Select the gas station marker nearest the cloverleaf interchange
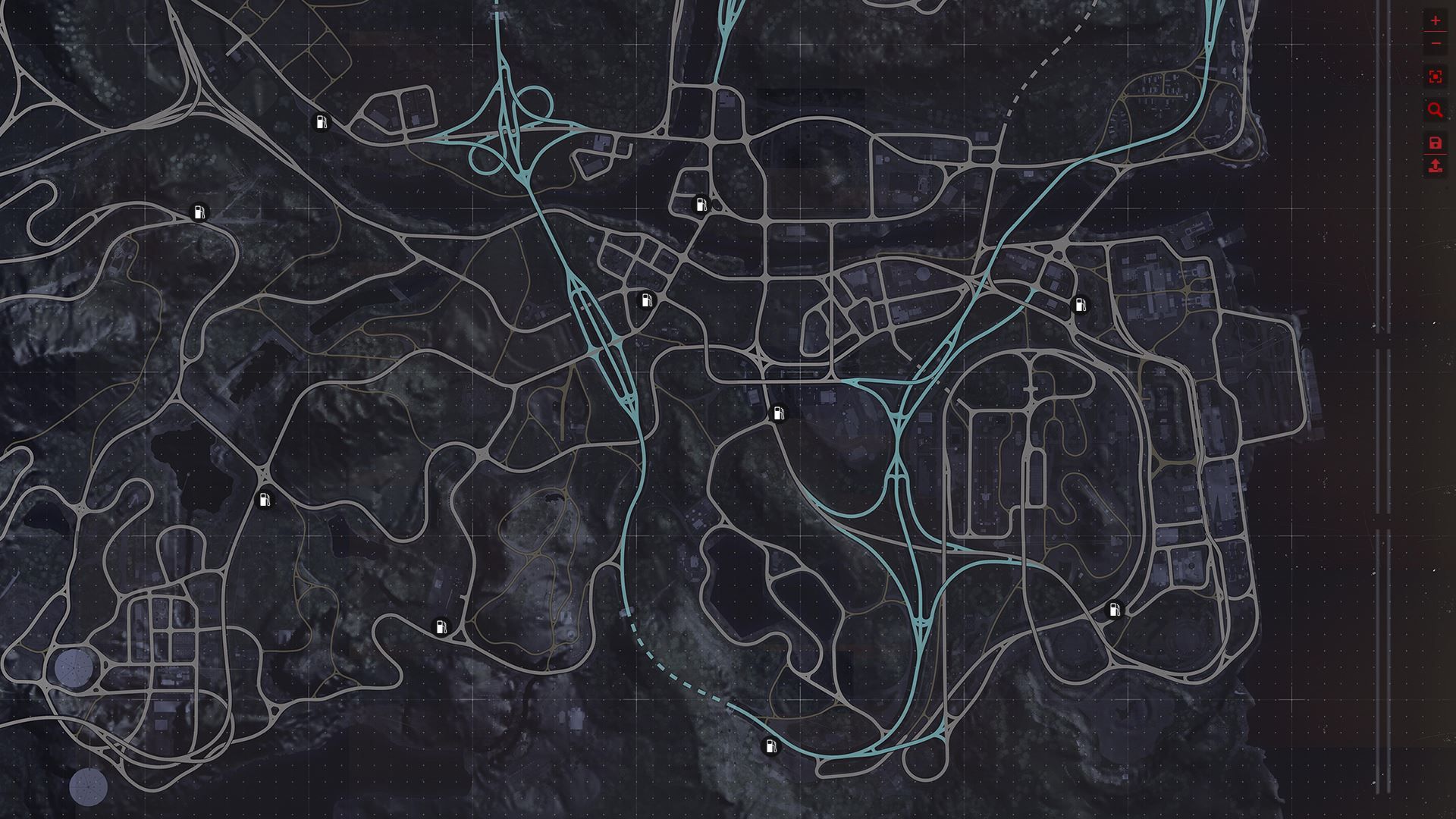 click(322, 122)
